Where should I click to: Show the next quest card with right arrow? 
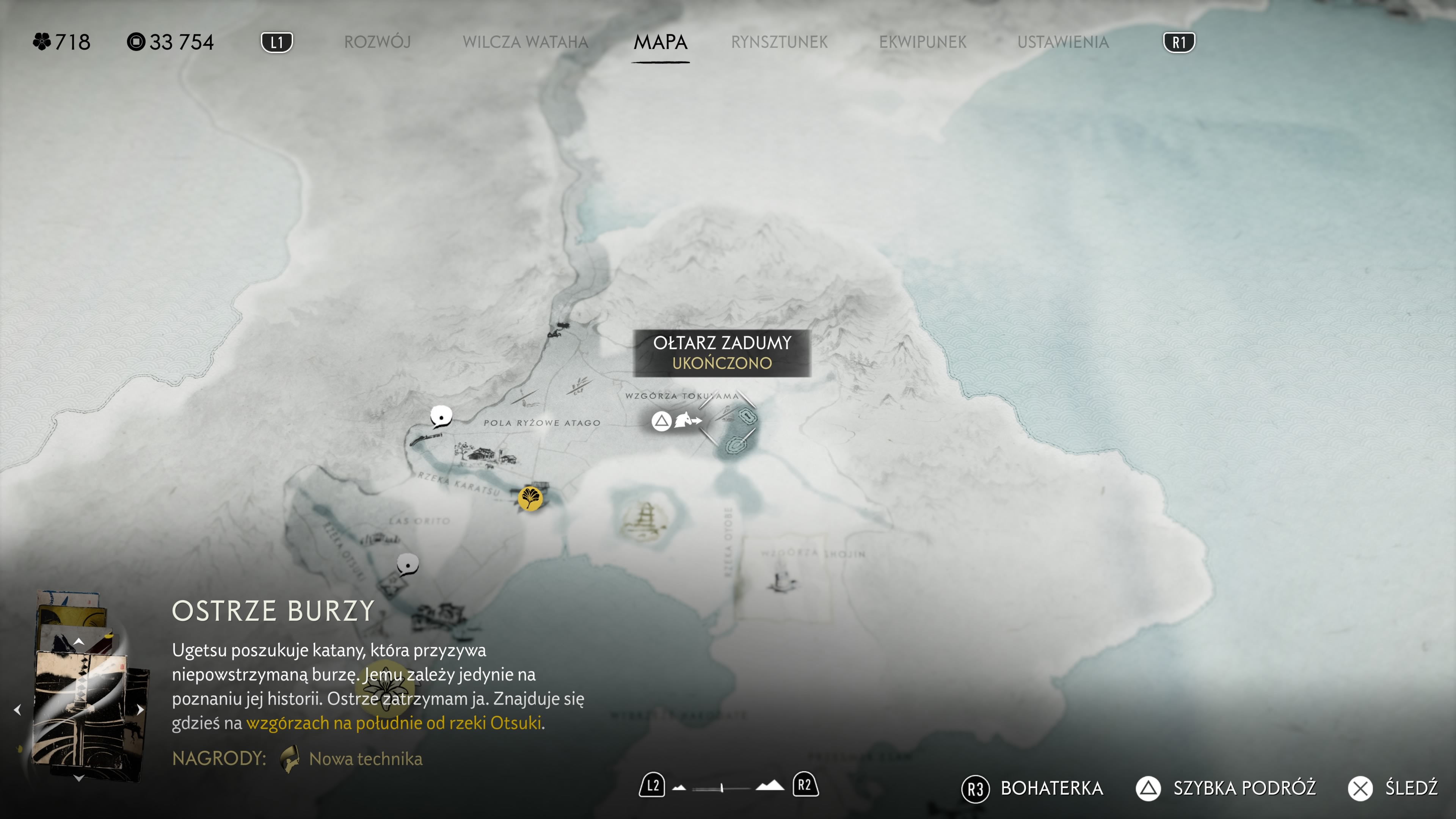click(140, 710)
